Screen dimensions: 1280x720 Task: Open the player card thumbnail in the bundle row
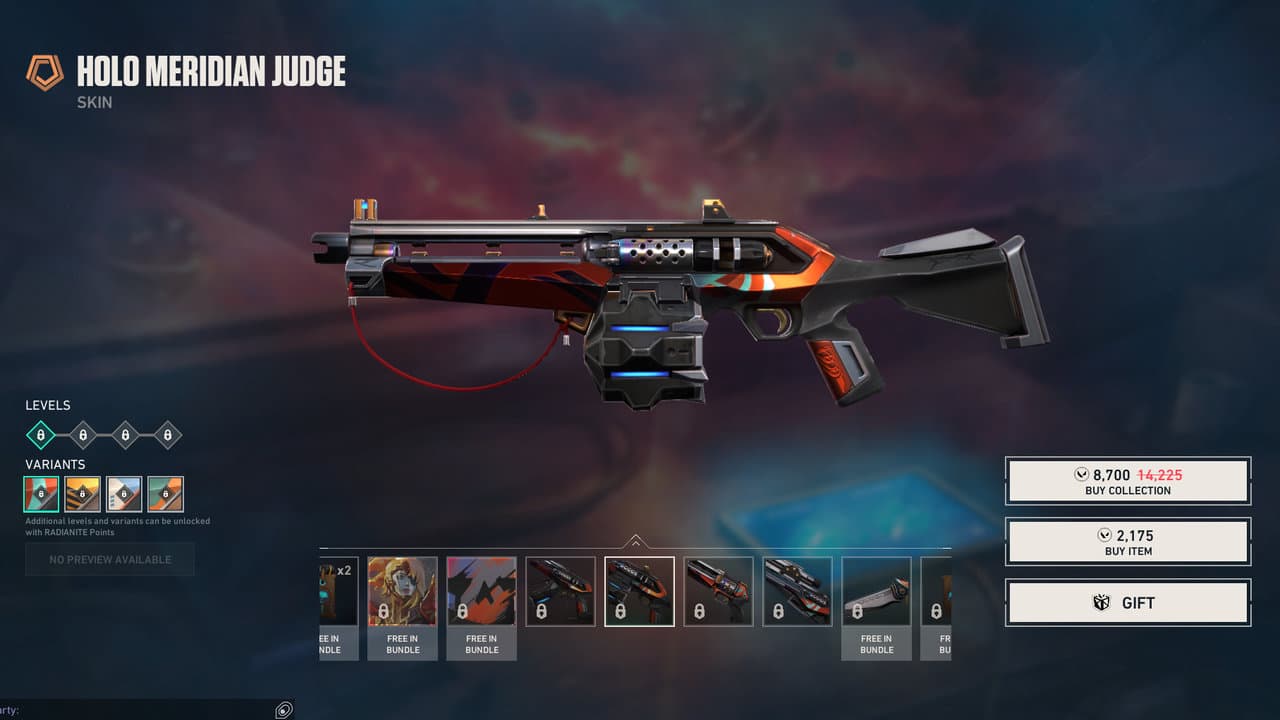[402, 589]
